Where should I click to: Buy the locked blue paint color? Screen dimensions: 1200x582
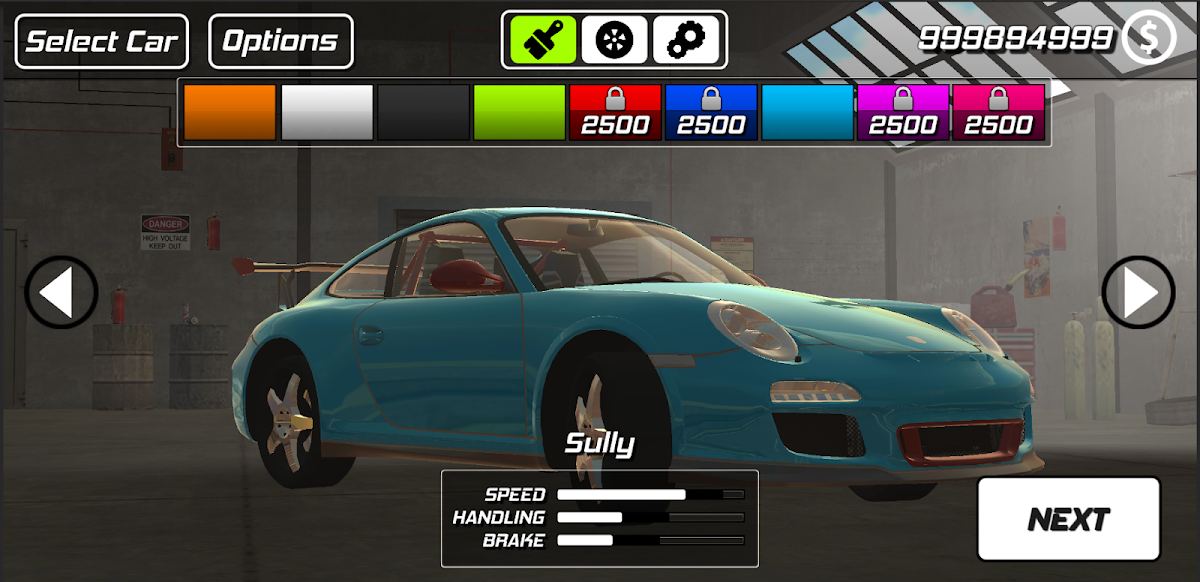click(711, 112)
